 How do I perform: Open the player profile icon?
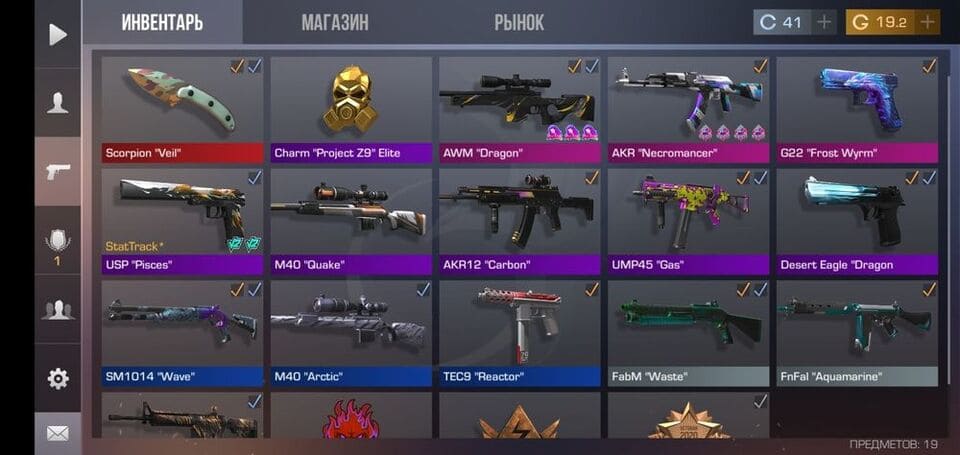tap(57, 102)
